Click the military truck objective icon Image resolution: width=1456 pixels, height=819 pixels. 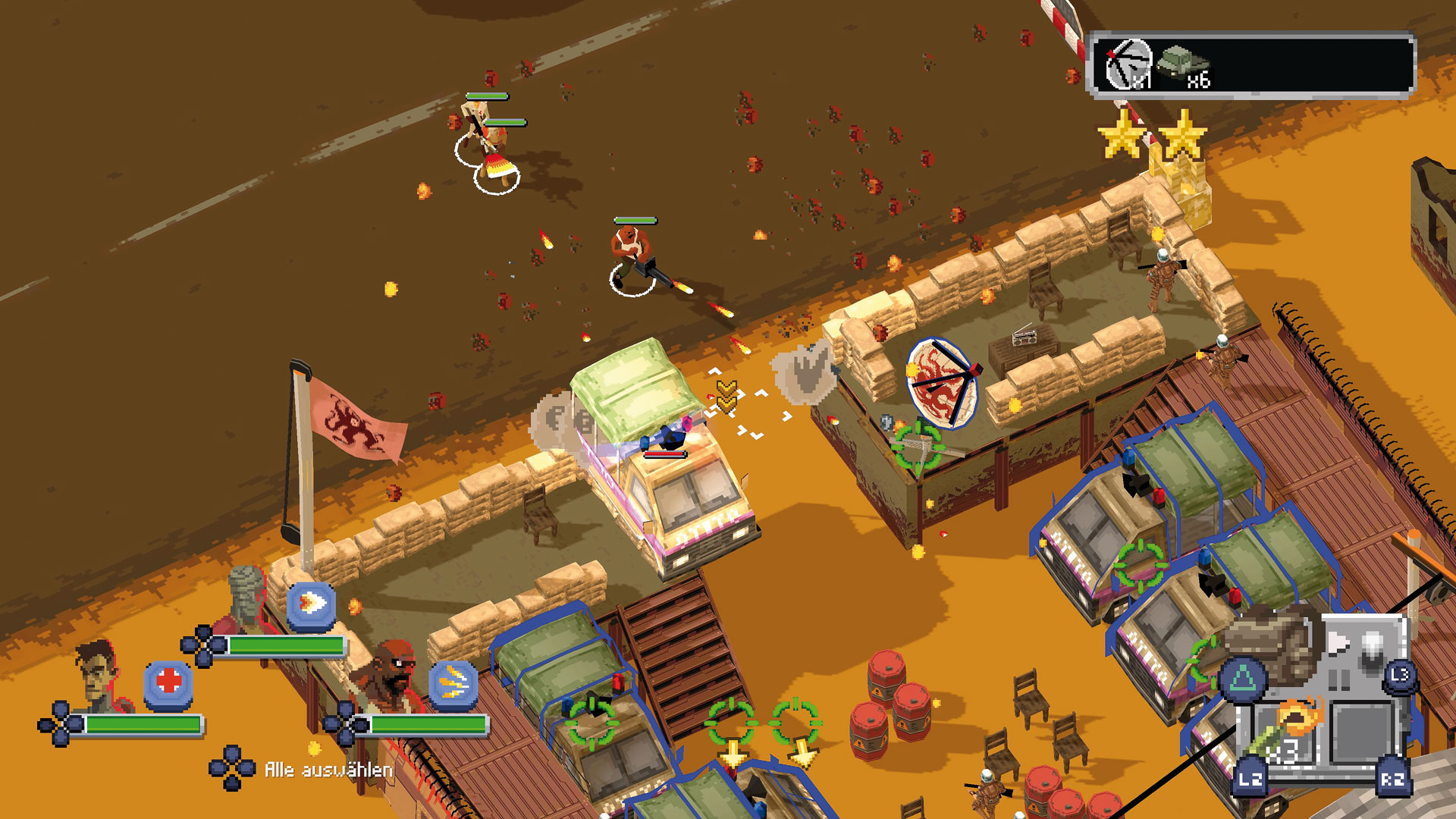1182,61
